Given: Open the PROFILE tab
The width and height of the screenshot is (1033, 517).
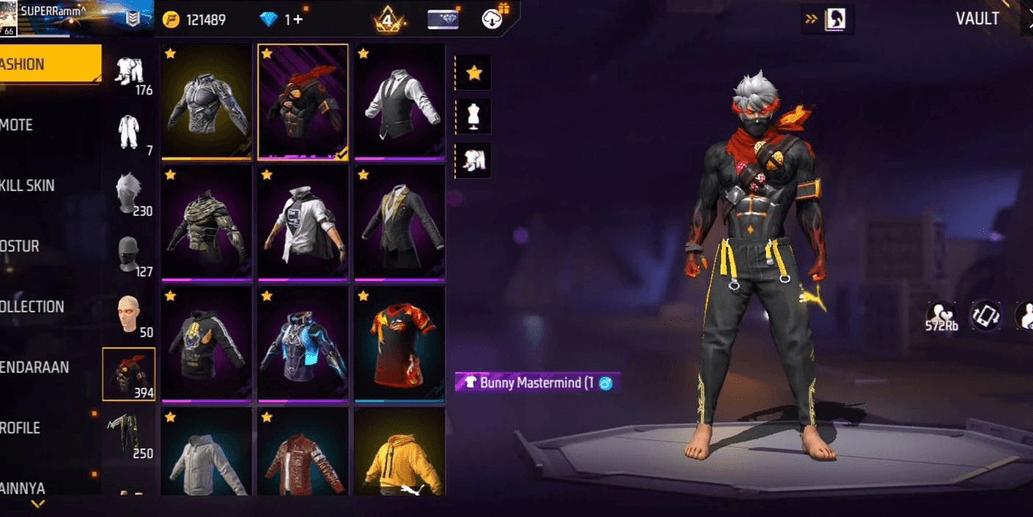Looking at the screenshot, I should click(x=40, y=428).
